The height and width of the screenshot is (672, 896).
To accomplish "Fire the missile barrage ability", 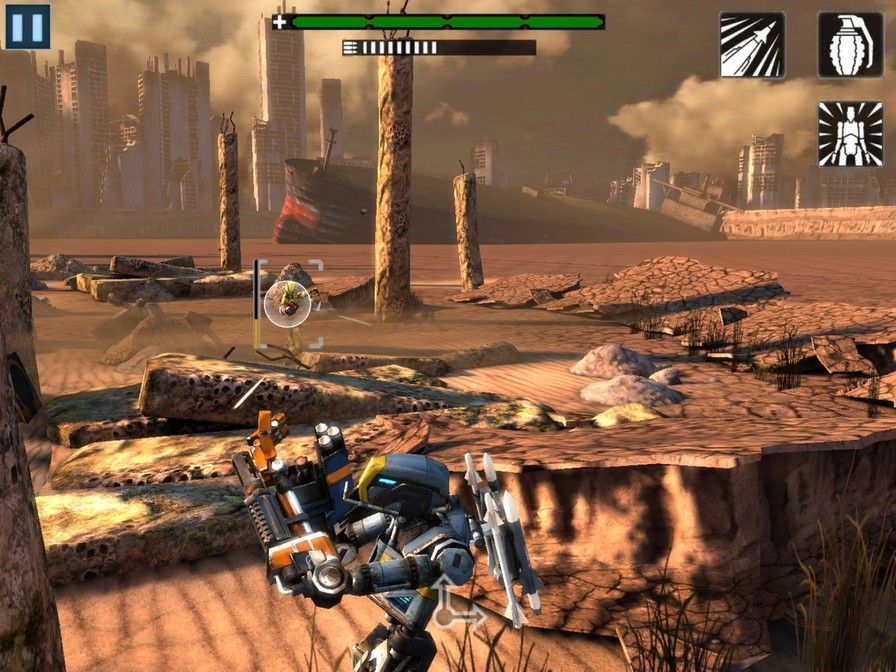I will coord(752,45).
